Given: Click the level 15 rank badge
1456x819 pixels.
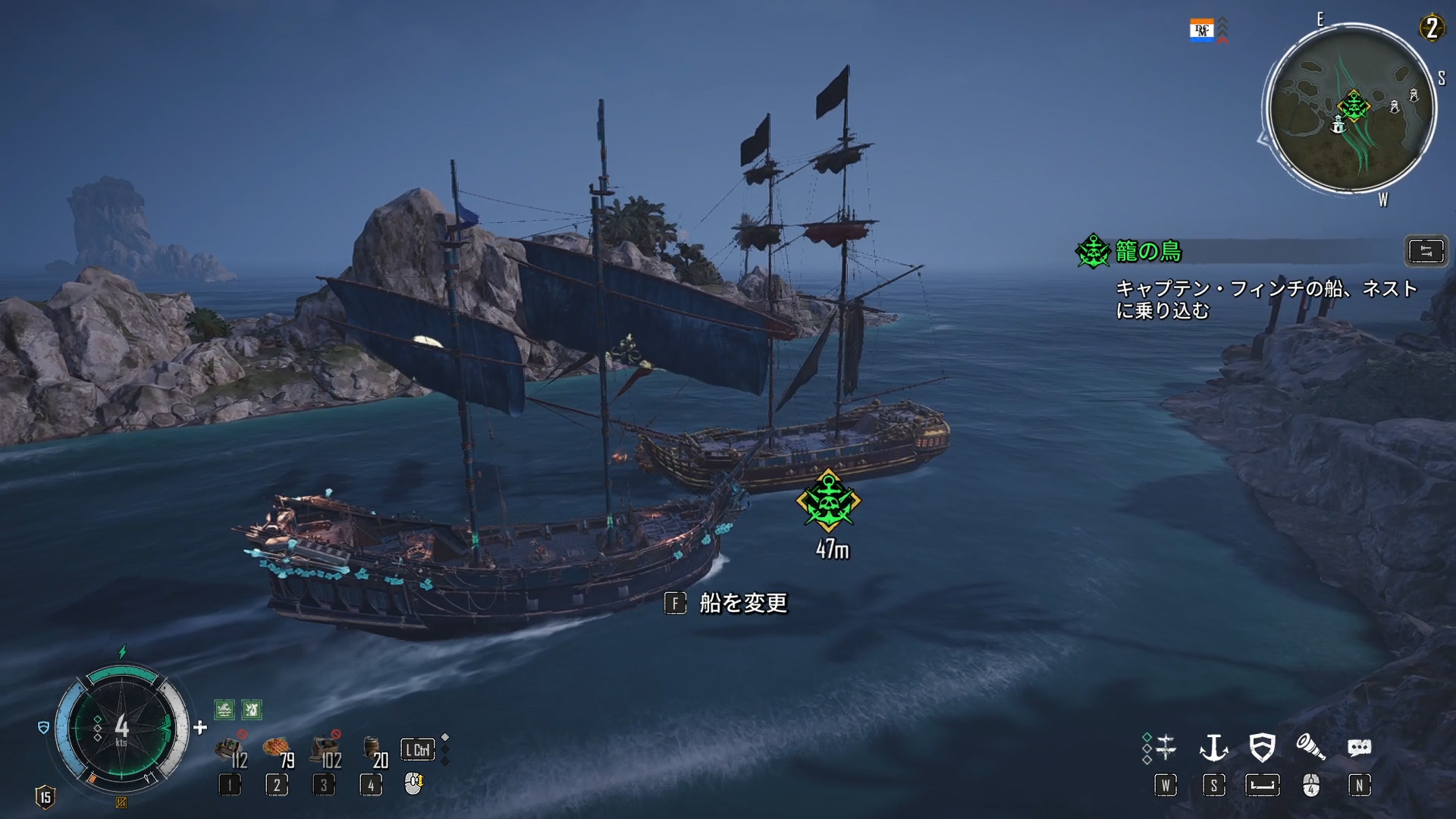Looking at the screenshot, I should (x=45, y=797).
